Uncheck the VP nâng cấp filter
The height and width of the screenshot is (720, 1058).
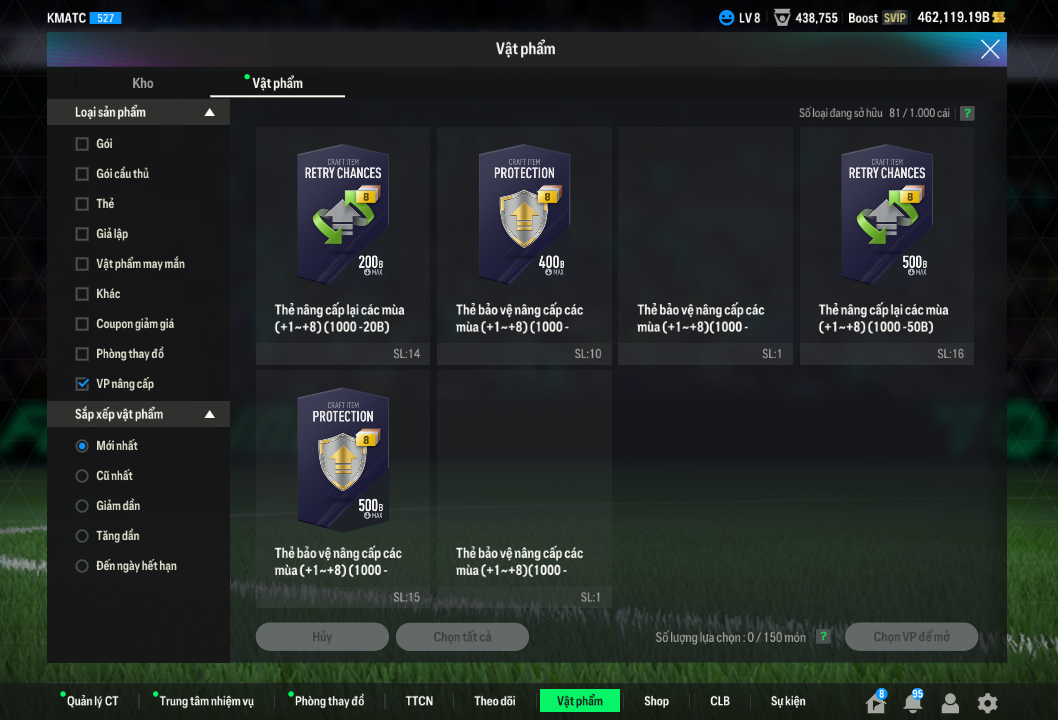click(x=82, y=384)
